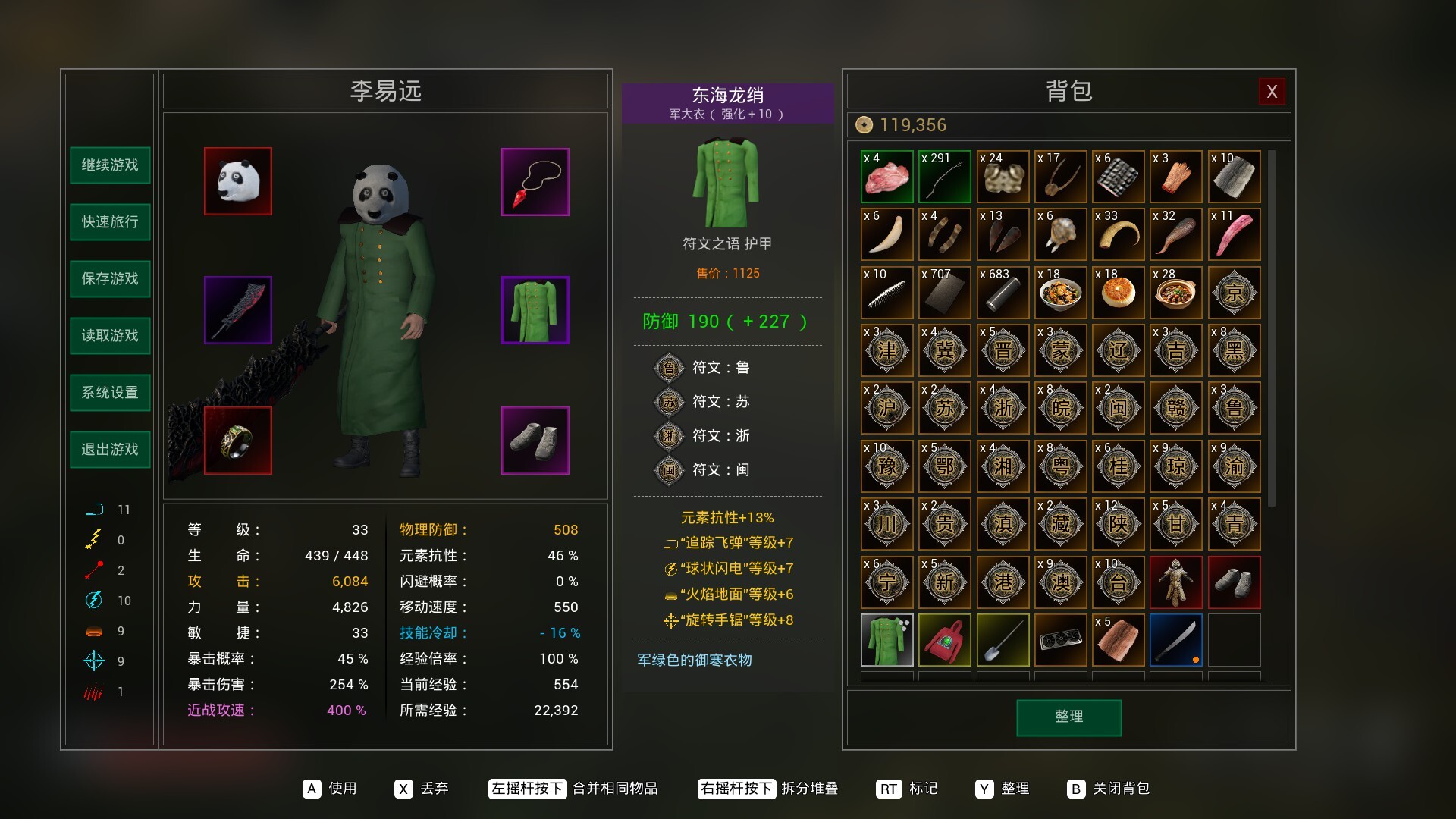This screenshot has height=819, width=1456.
Task: Select the voodoo doll item in backpack
Action: click(1176, 582)
